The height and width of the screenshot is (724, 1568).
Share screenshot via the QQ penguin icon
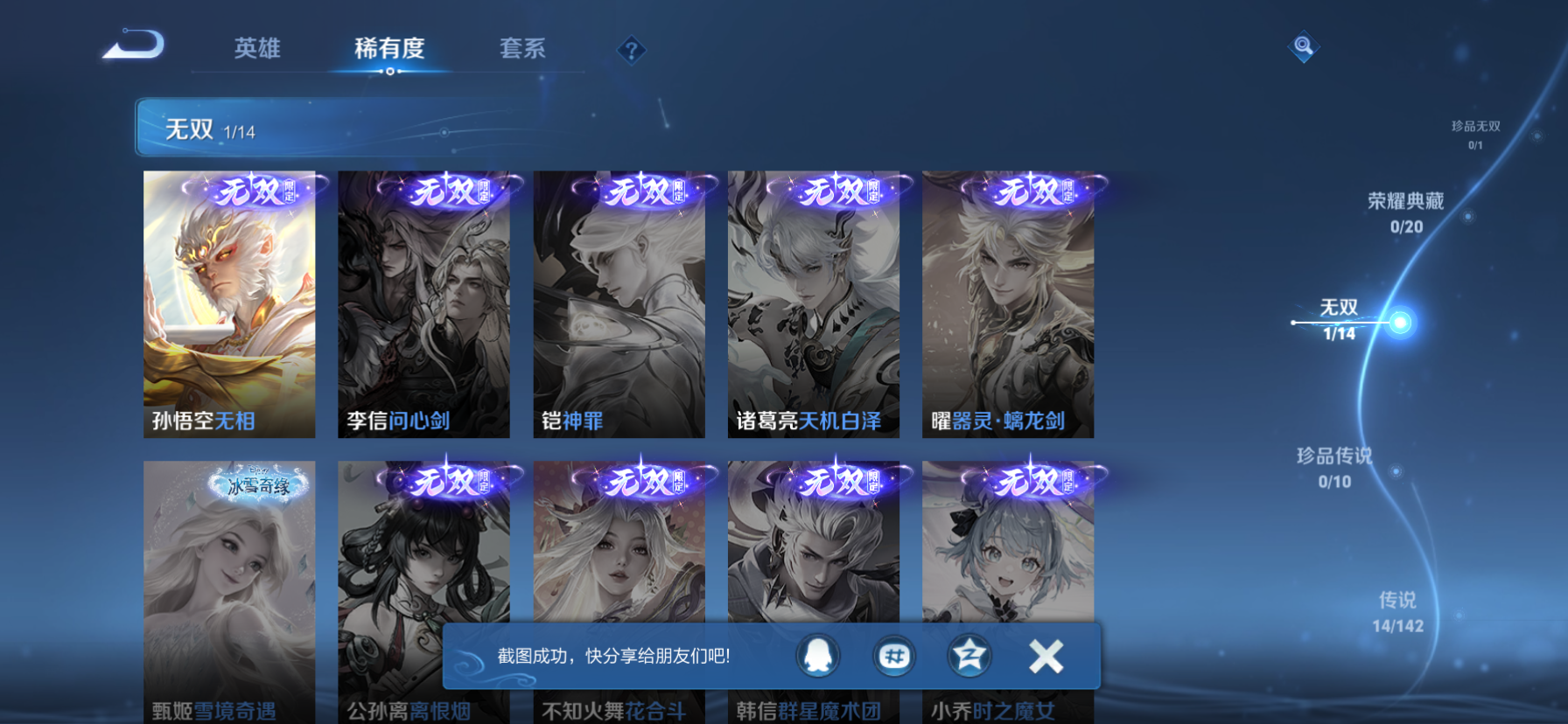tap(819, 656)
